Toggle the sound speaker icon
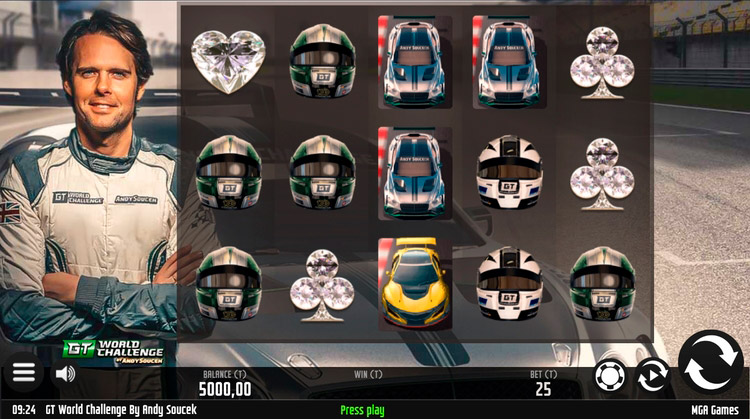Viewport: 750px width, 419px height. (x=66, y=373)
